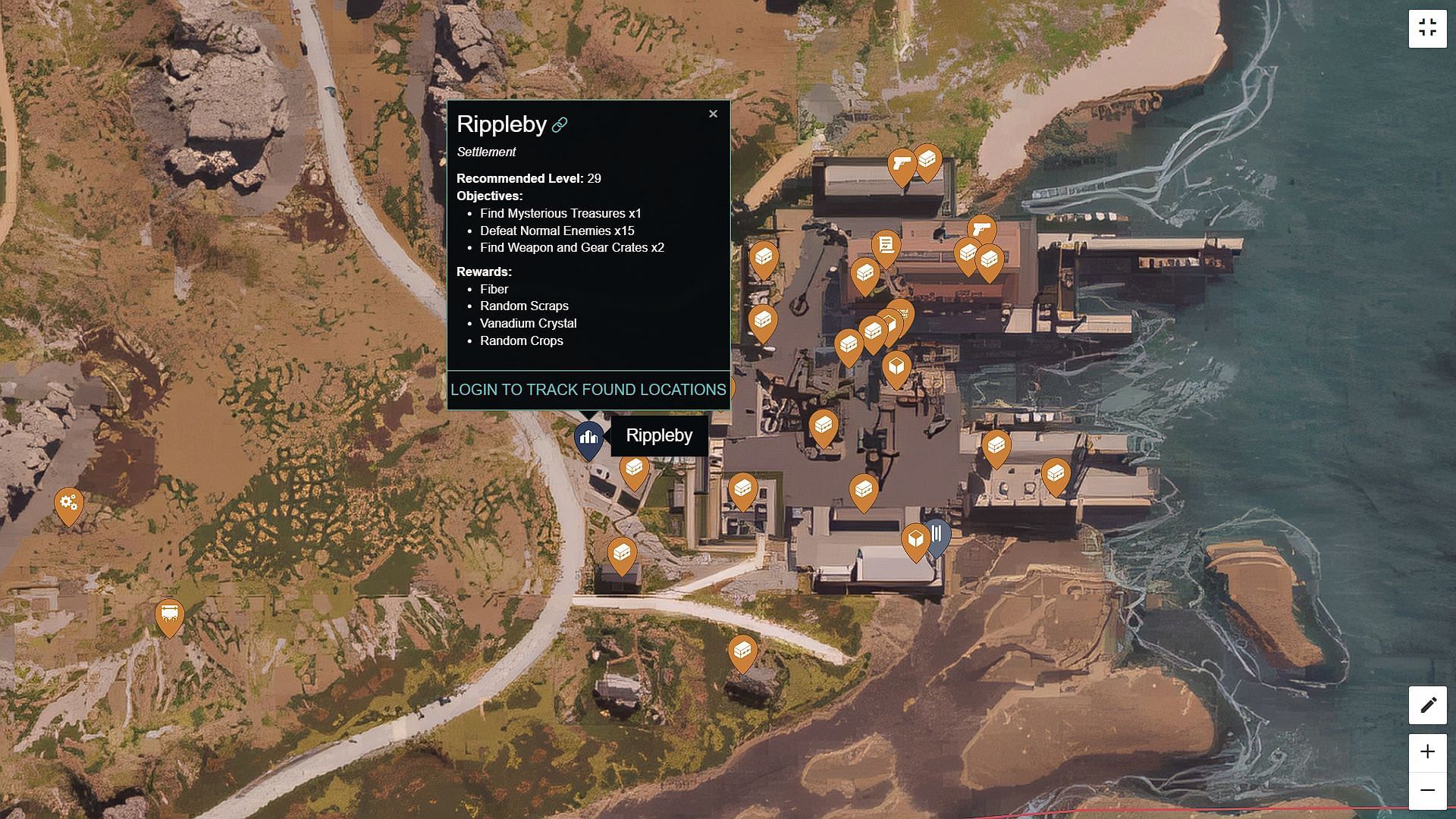1456x819 pixels.
Task: Select the document scroll map marker
Action: tap(885, 246)
